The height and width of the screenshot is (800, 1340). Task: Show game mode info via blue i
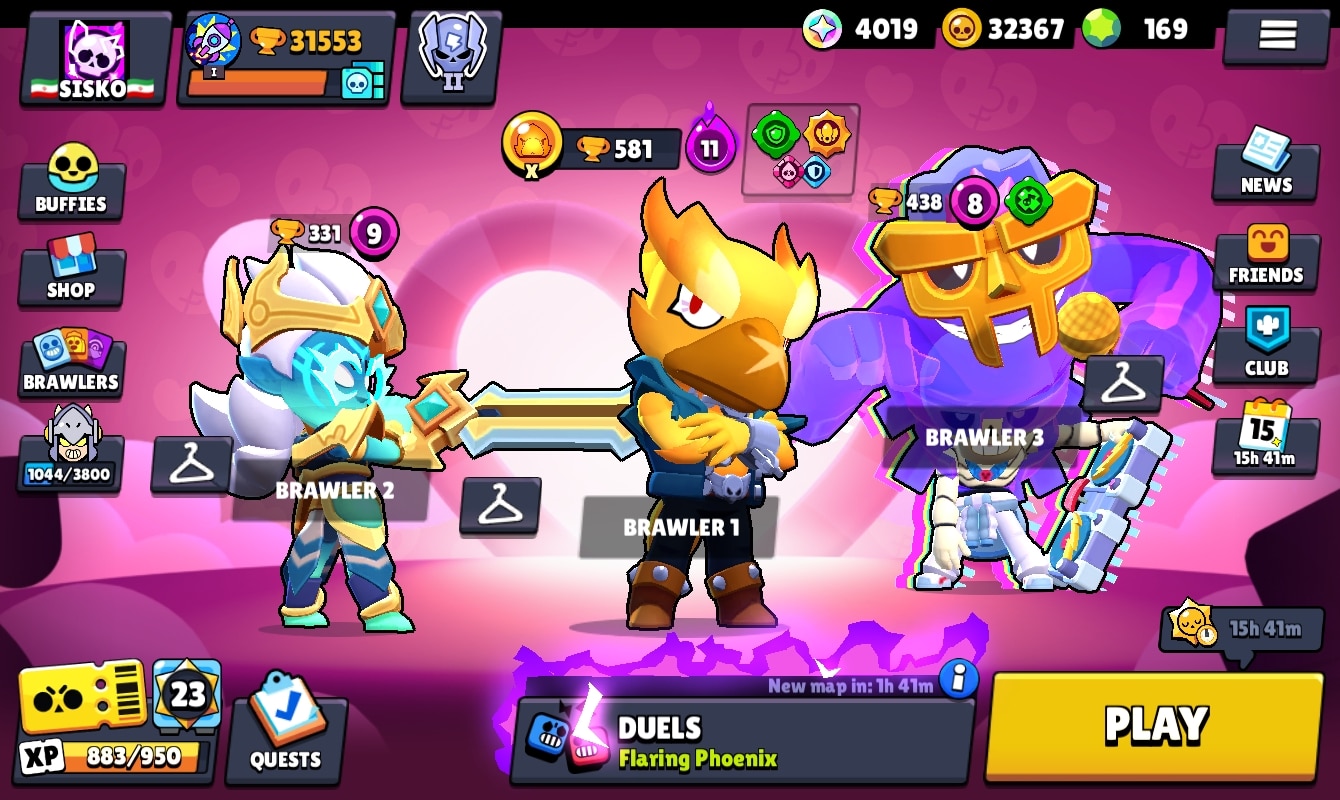[958, 679]
